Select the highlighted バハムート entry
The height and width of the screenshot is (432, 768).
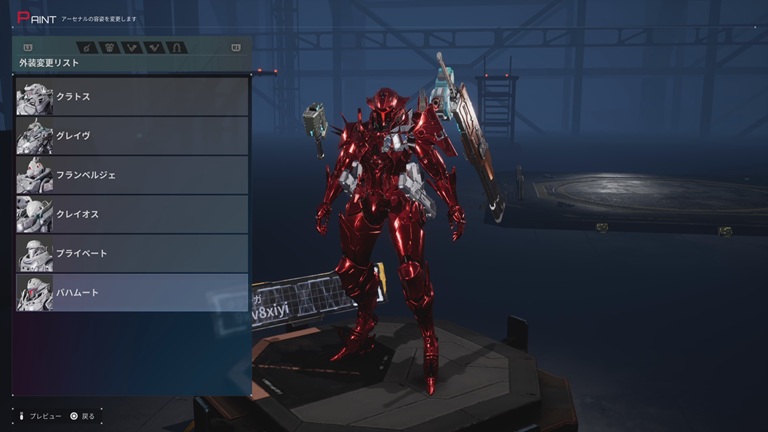[132, 292]
